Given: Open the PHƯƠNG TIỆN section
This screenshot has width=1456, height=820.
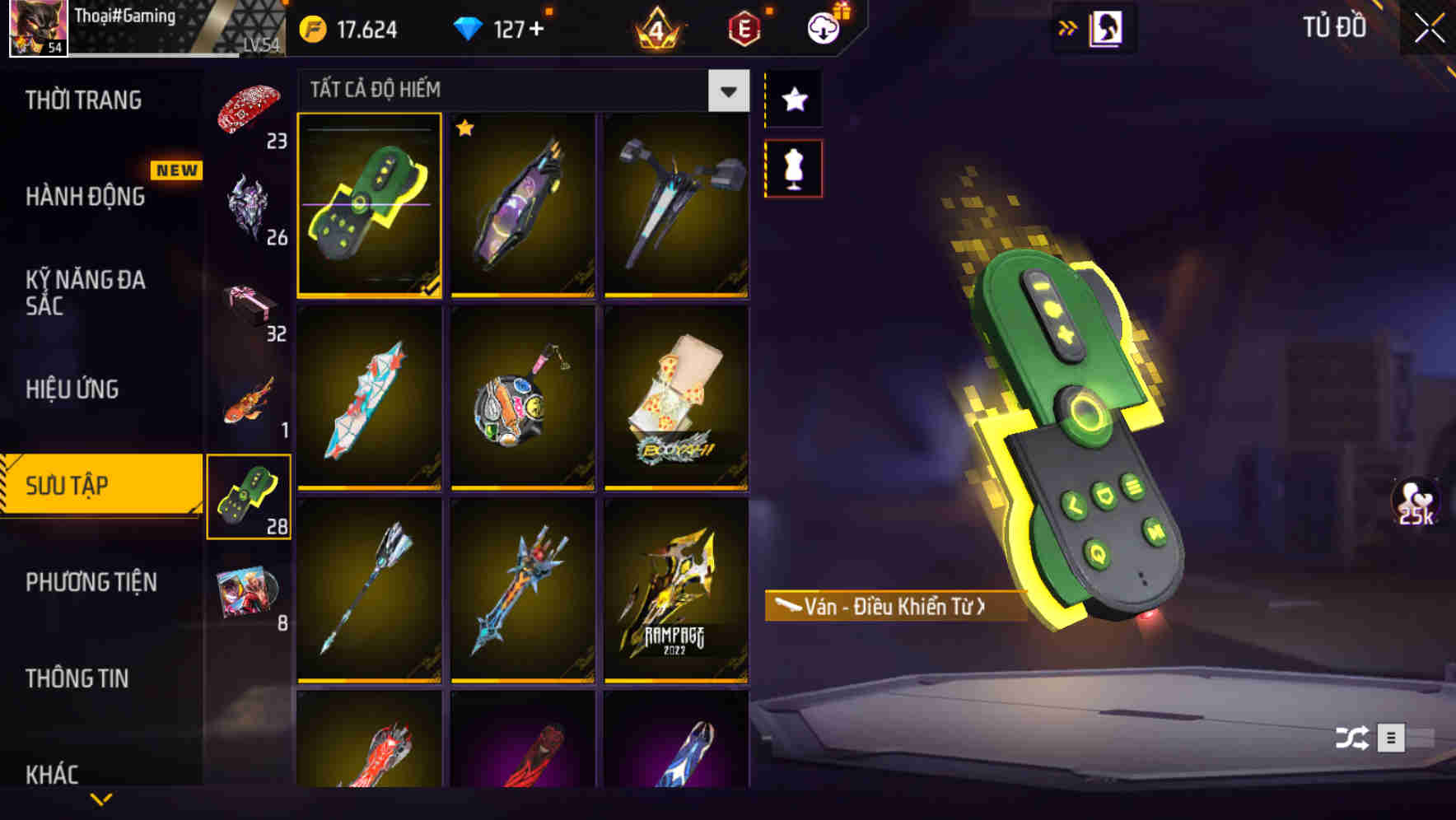Looking at the screenshot, I should pos(91,582).
